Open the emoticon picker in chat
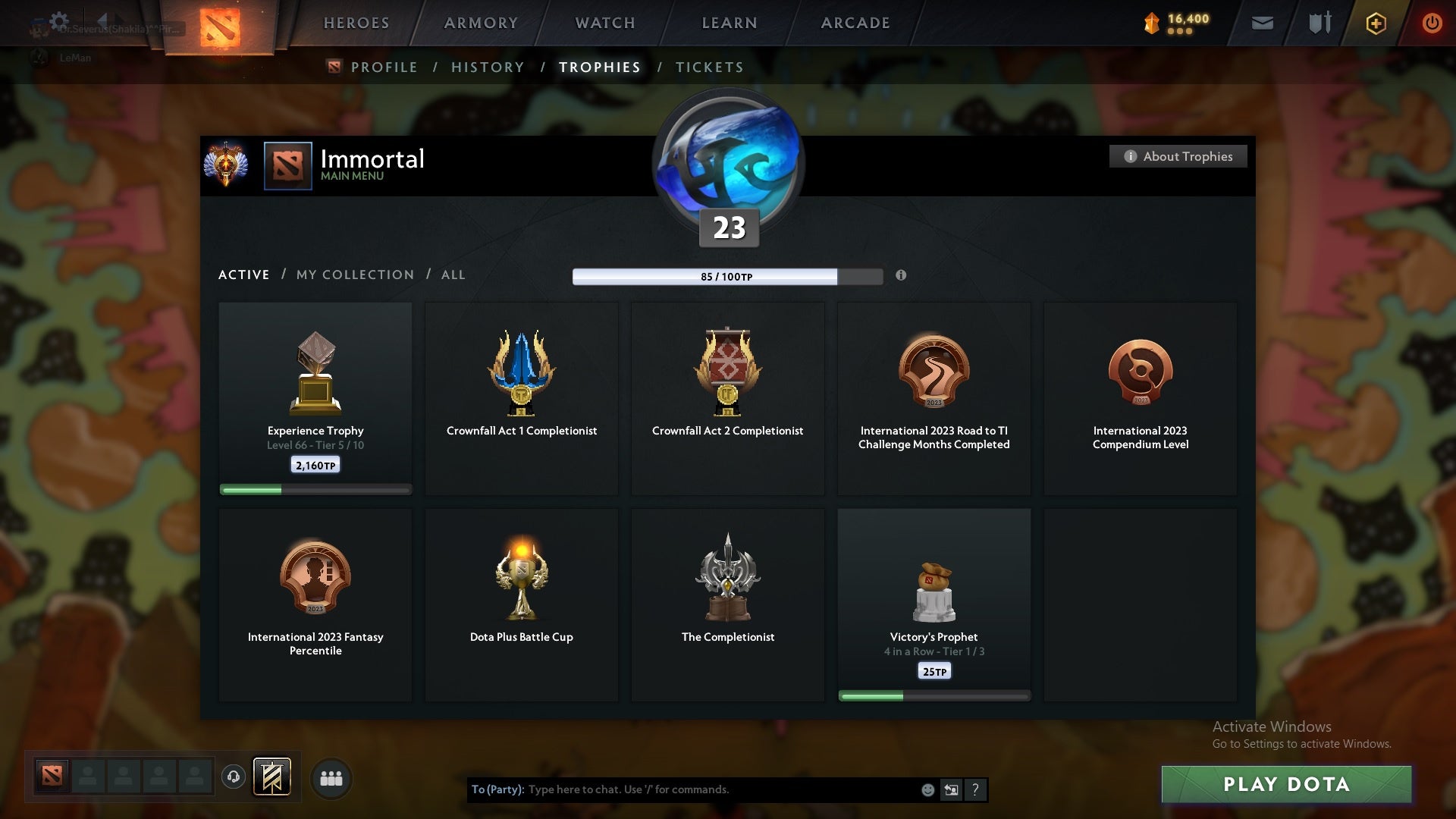1456x819 pixels. pos(927,789)
